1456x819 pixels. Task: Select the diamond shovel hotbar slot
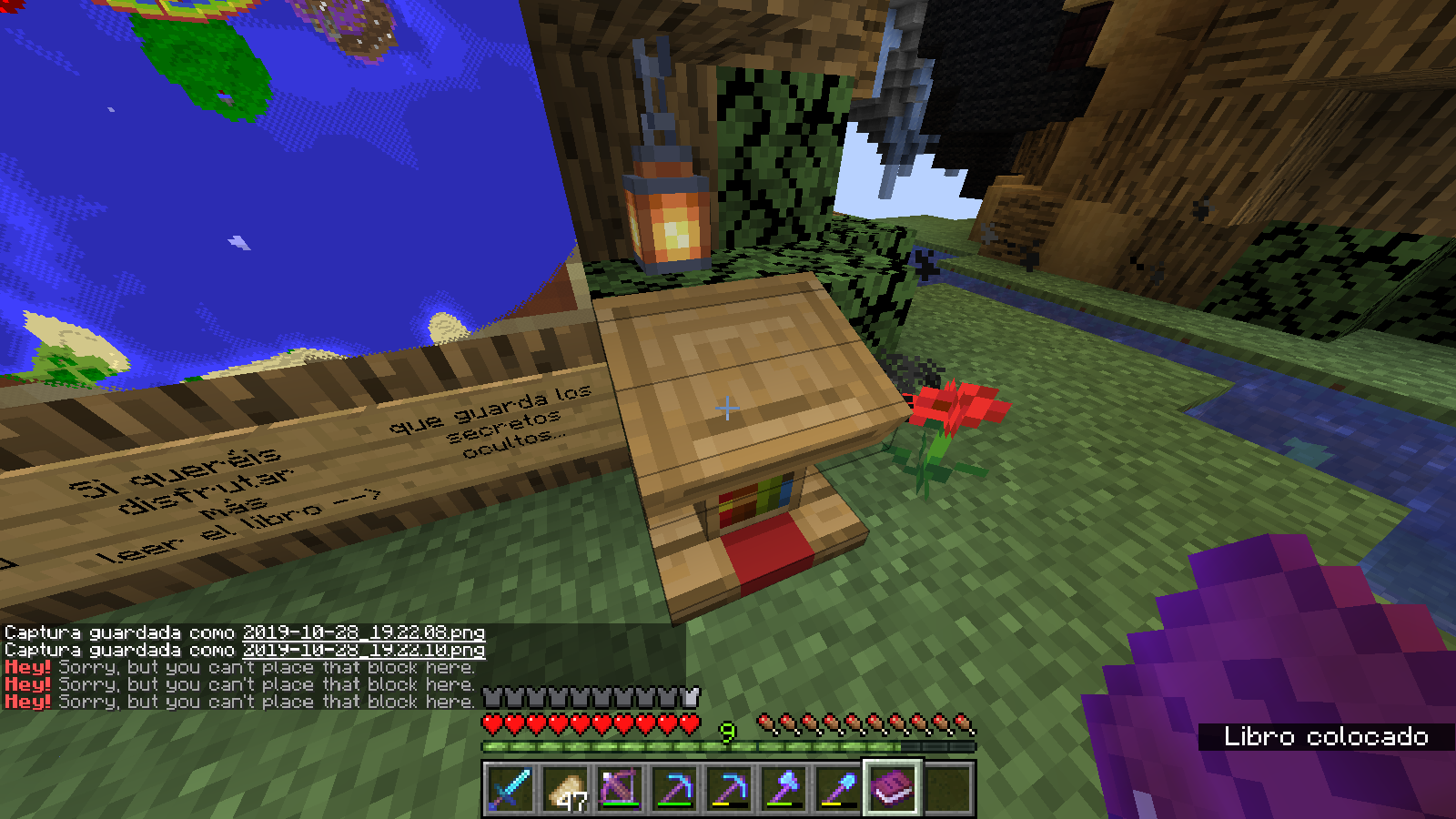(x=838, y=788)
